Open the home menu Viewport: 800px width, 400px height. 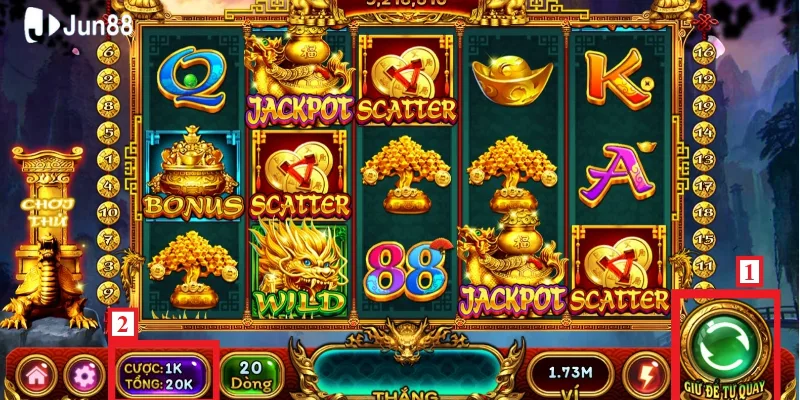click(x=40, y=376)
